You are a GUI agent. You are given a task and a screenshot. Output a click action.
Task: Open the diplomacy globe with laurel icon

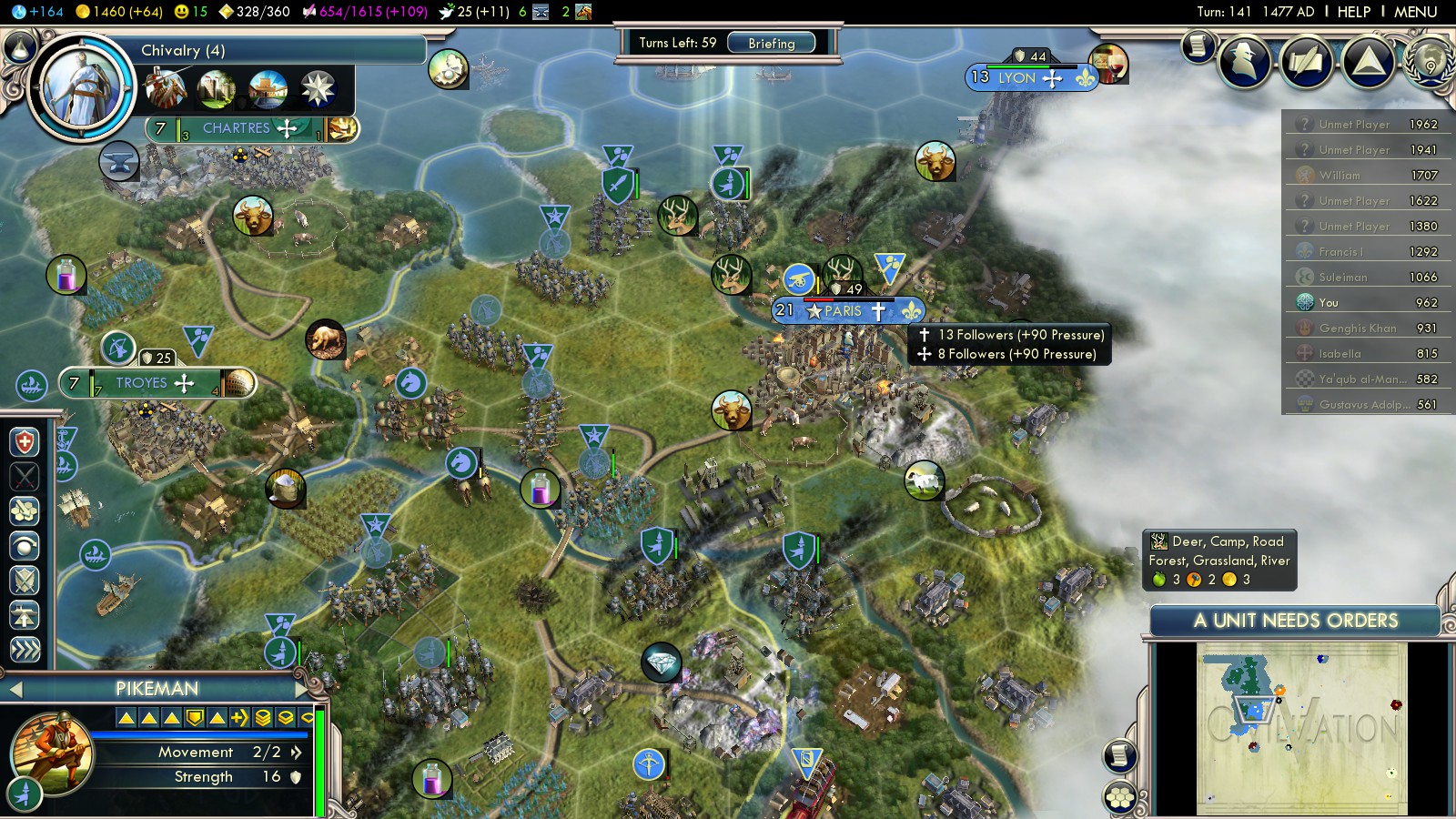[x=1429, y=61]
